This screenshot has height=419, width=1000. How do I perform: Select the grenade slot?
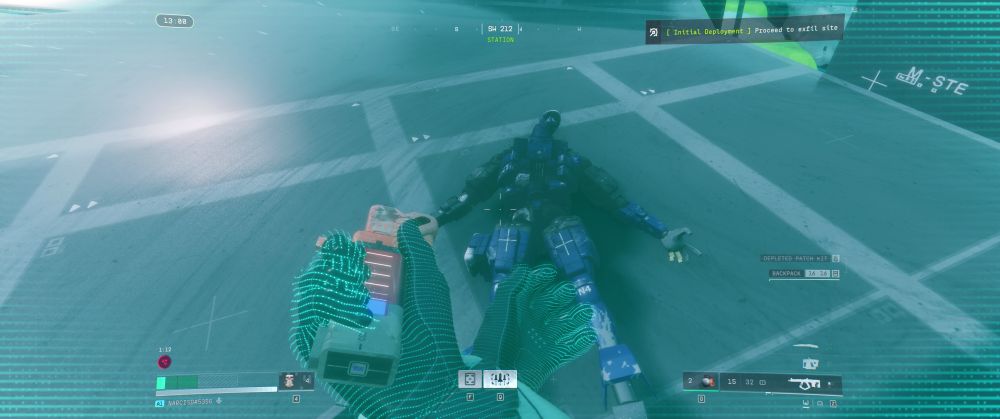click(x=704, y=382)
